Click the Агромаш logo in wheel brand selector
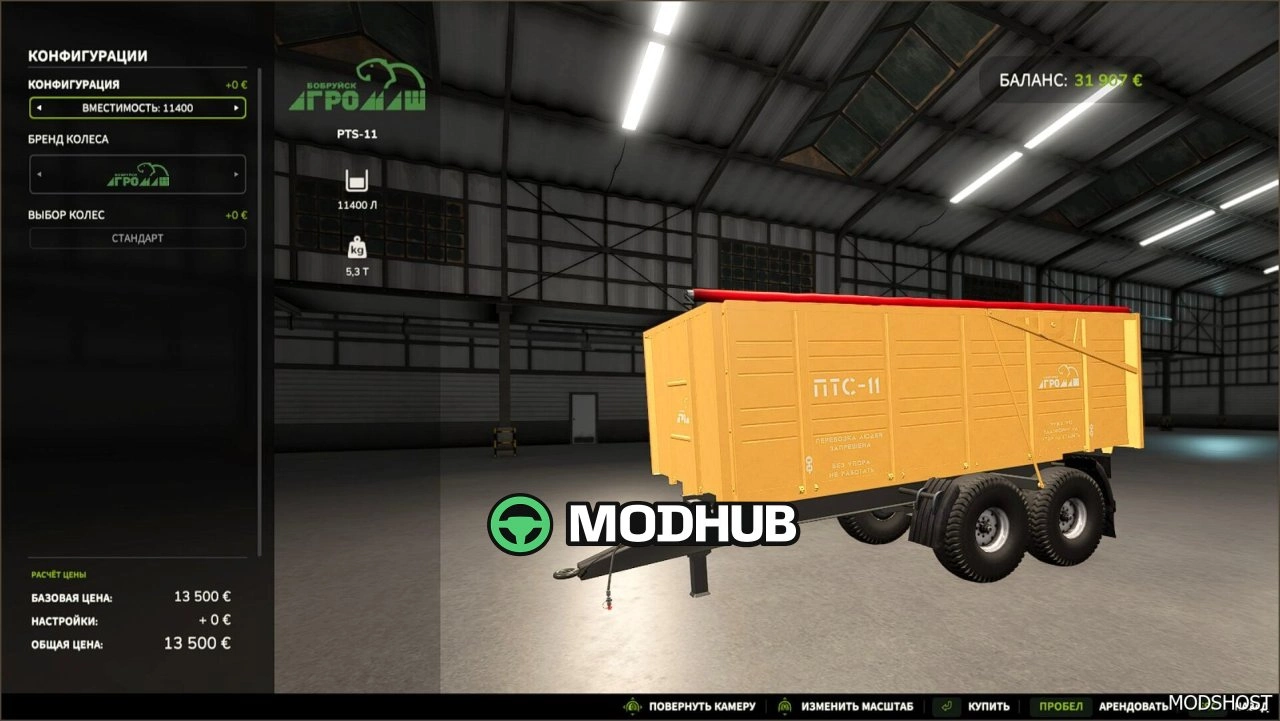Screen dimensions: 1280x721 [138, 174]
